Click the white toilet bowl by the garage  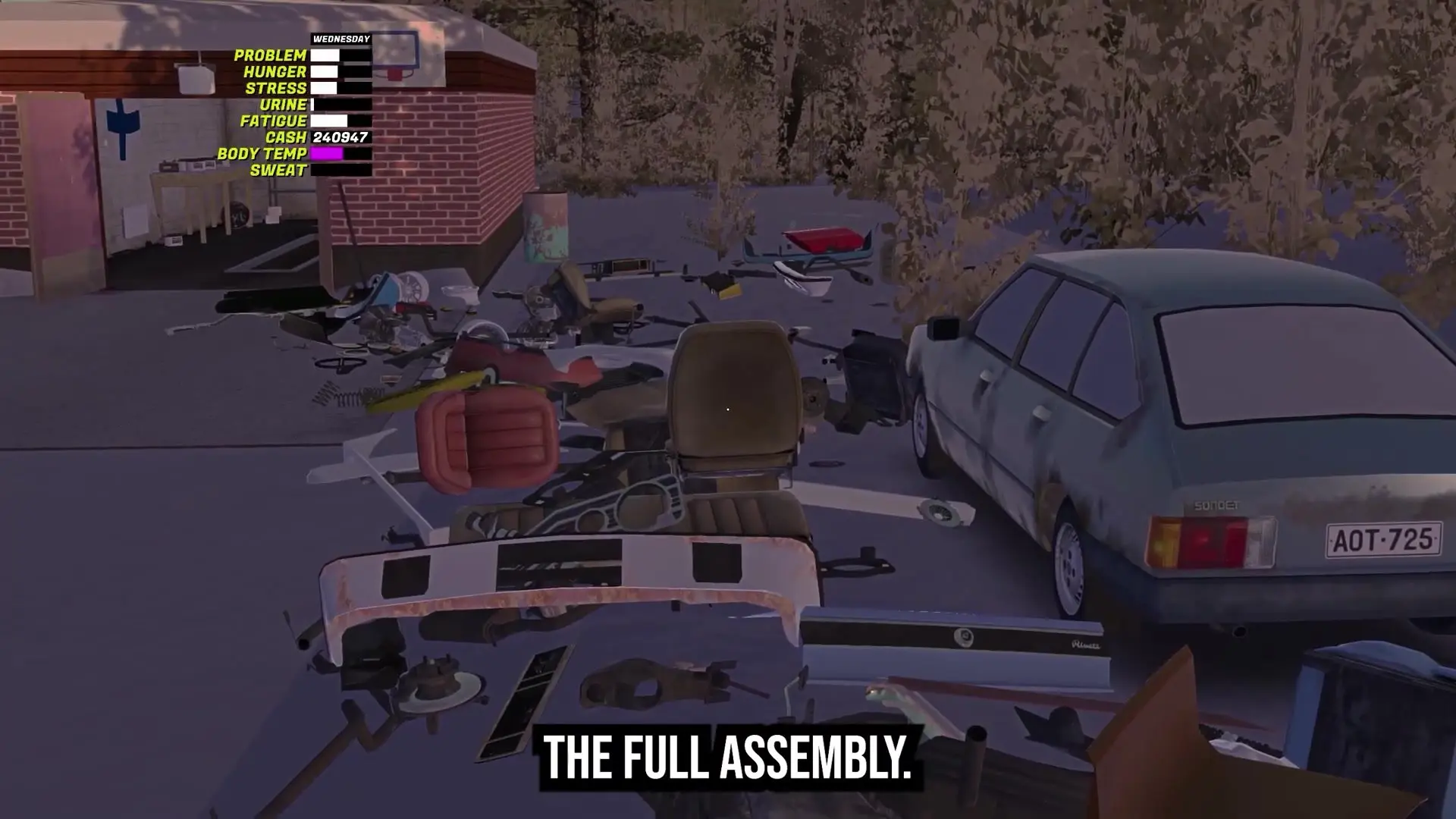[x=461, y=293]
